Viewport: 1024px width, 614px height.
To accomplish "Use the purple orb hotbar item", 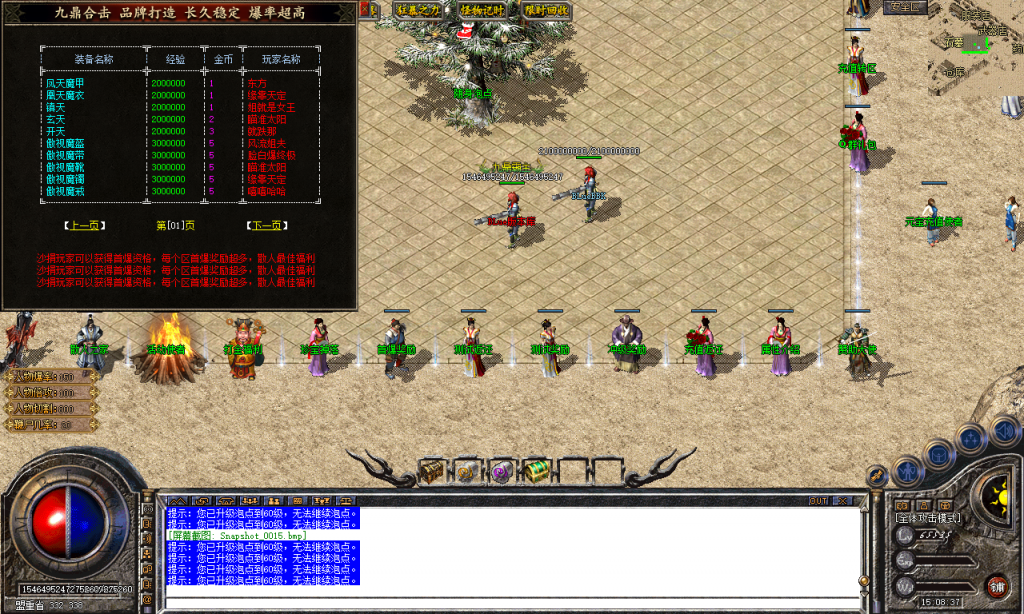I will coord(501,470).
